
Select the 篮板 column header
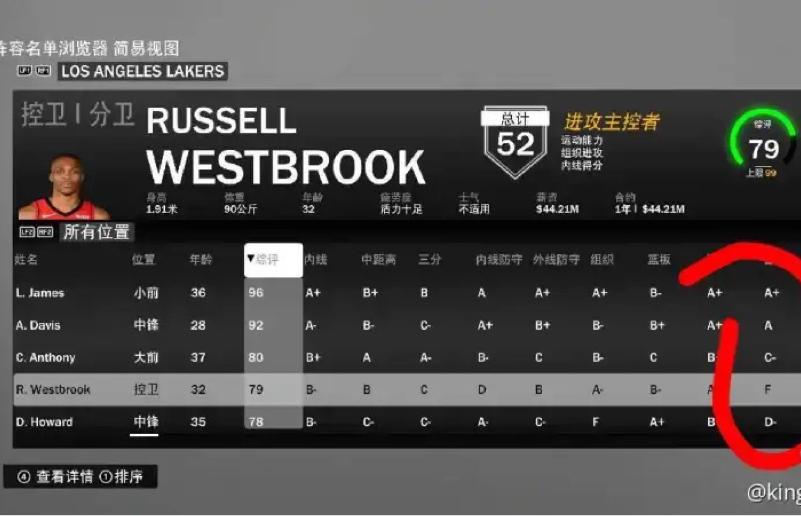click(659, 260)
